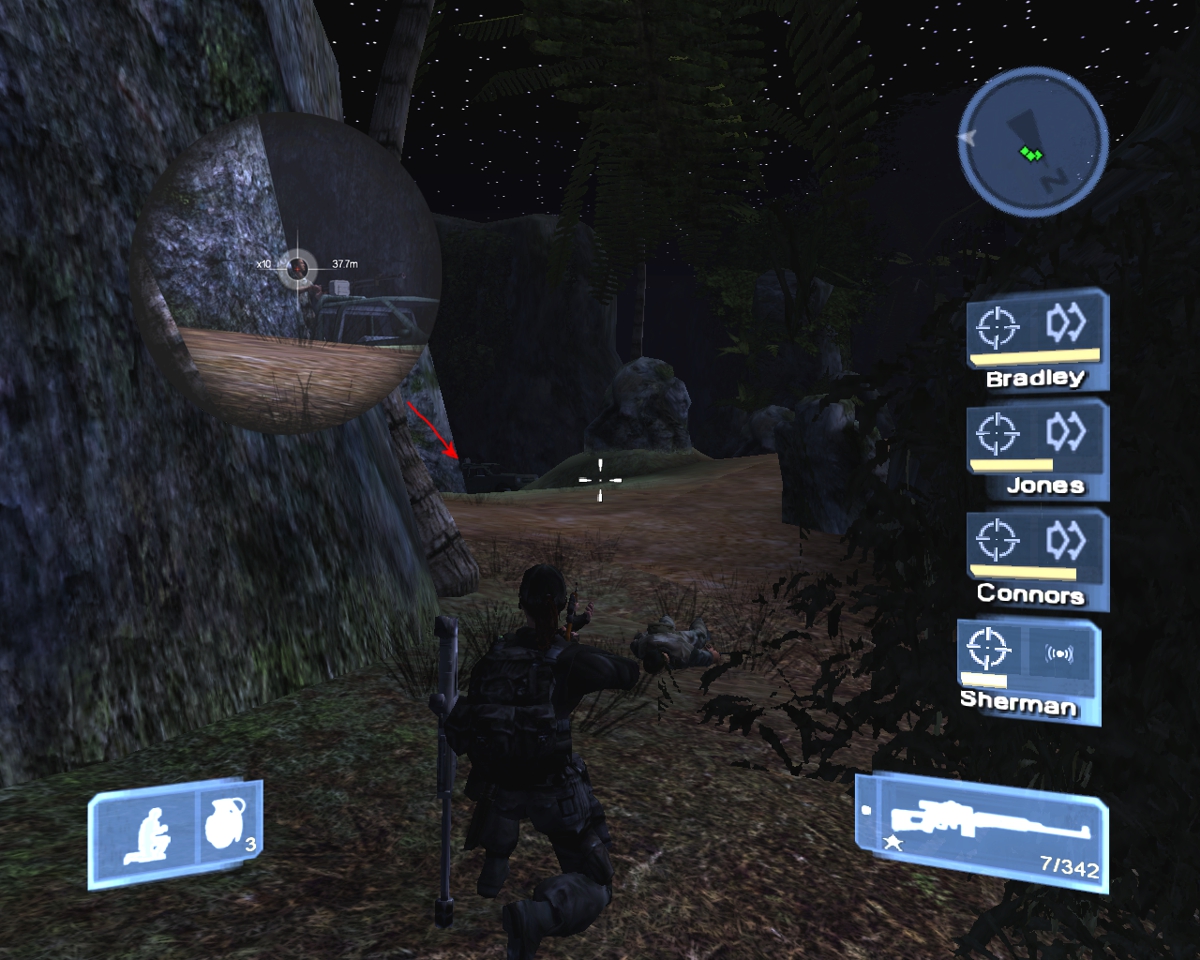This screenshot has height=960, width=1200.
Task: Toggle Connors's movement arrows icon
Action: [1066, 541]
